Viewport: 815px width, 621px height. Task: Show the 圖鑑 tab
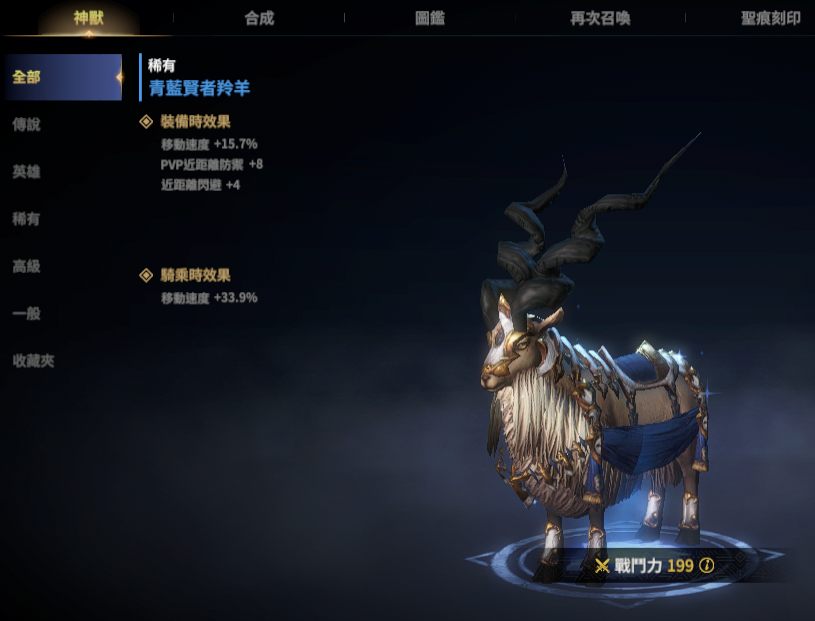(430, 18)
